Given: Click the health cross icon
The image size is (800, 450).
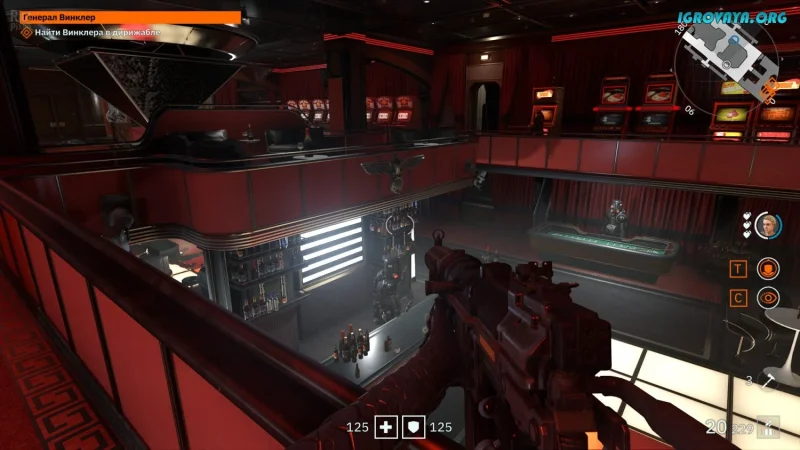Looking at the screenshot, I should [x=386, y=427].
